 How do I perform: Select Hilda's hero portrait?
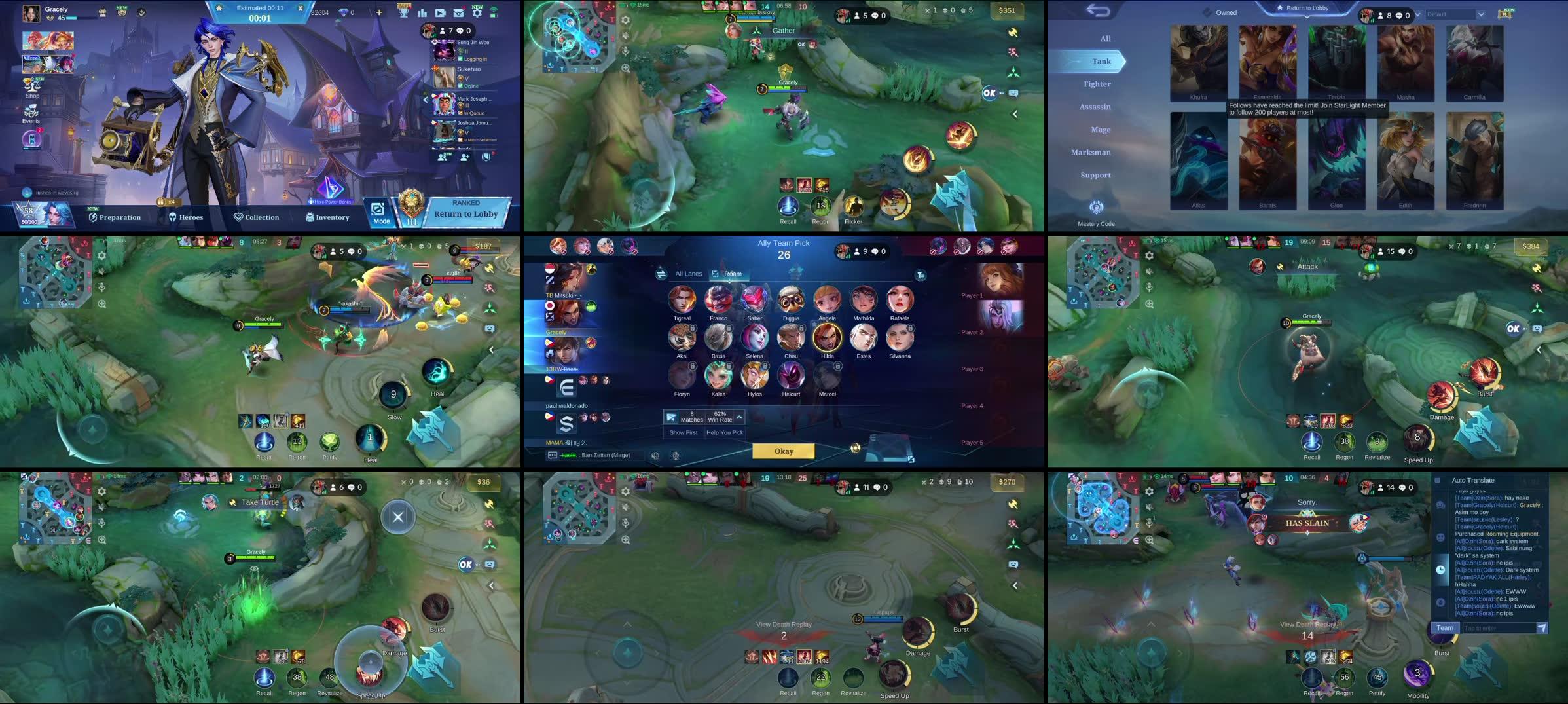(827, 338)
